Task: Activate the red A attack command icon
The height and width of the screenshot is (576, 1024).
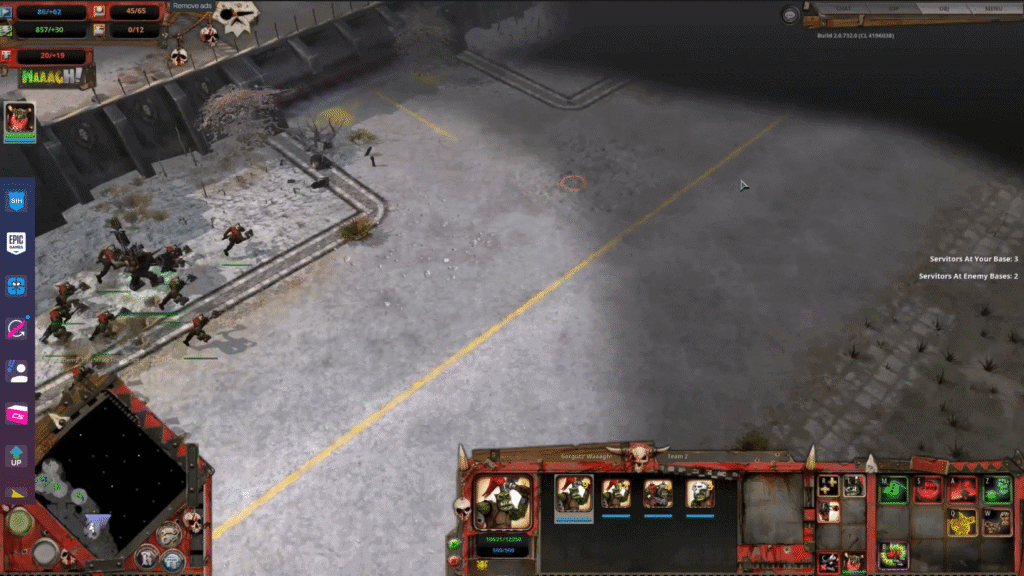Action: pos(962,490)
